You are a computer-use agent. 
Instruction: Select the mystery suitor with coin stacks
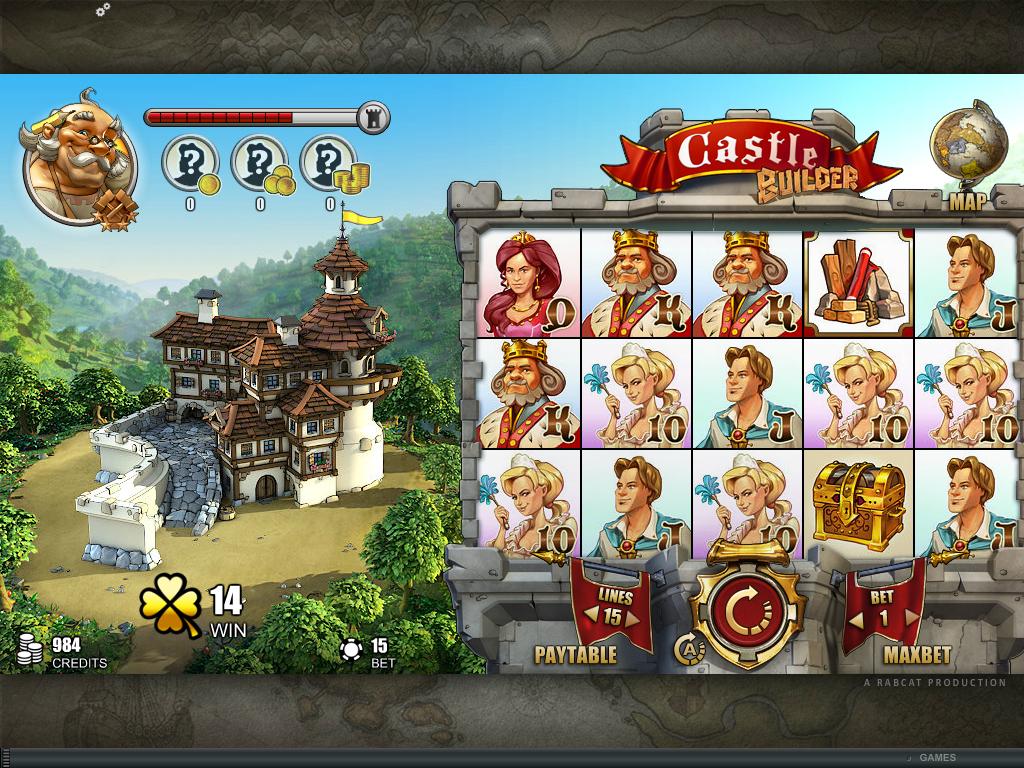click(330, 164)
